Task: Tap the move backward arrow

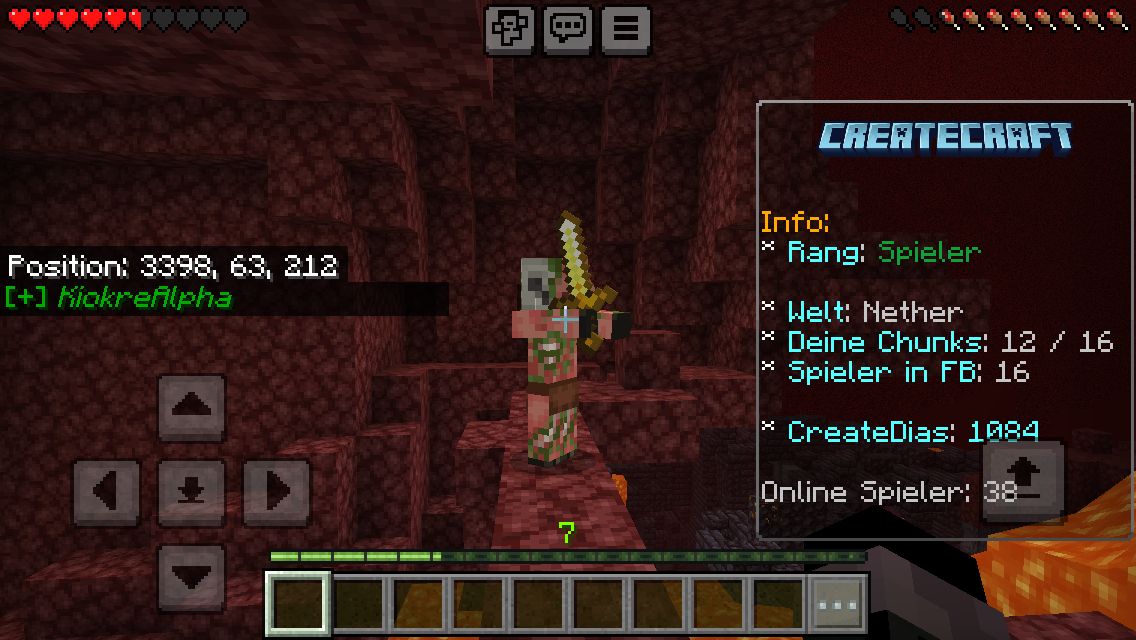Action: point(191,577)
